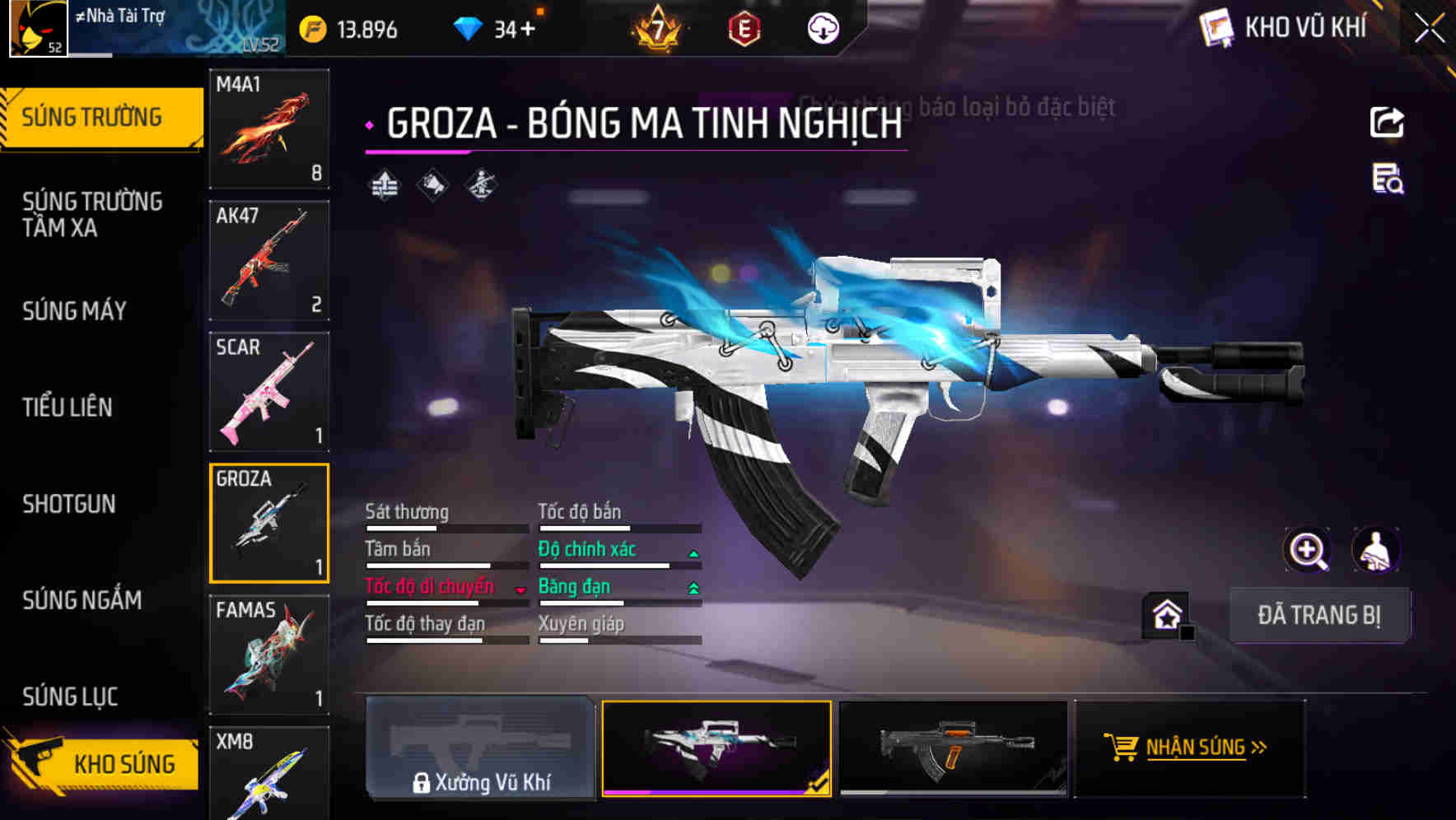Open the Tiểu Liên weapon category
This screenshot has height=820, width=1456.
point(68,407)
